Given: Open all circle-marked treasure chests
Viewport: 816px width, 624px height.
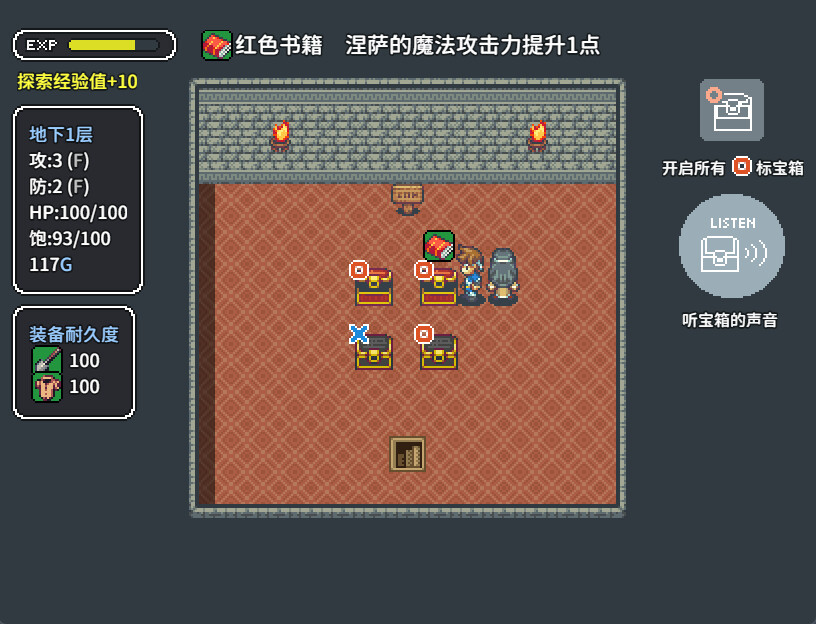Looking at the screenshot, I should [732, 110].
